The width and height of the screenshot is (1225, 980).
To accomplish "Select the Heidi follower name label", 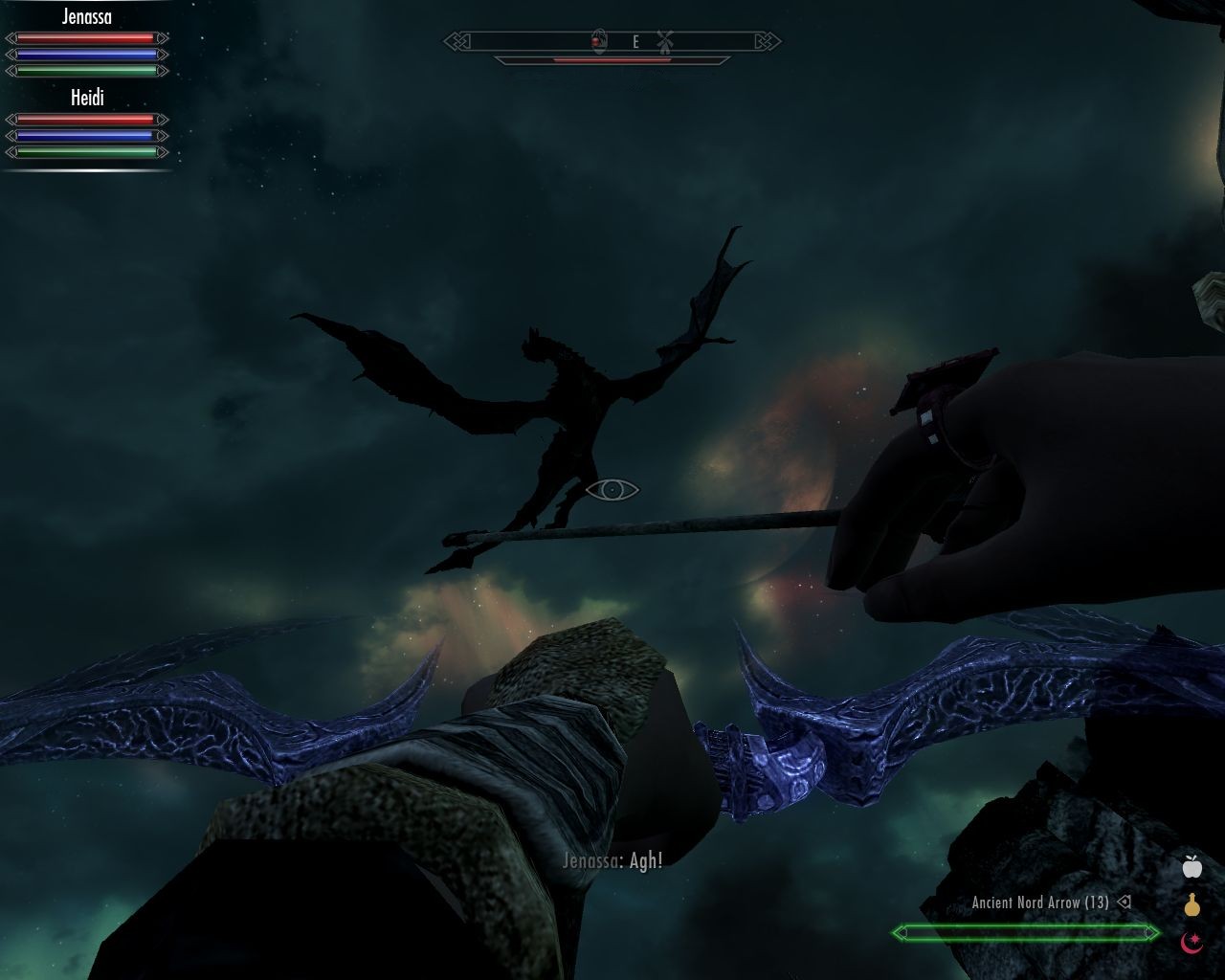I will coord(88,96).
